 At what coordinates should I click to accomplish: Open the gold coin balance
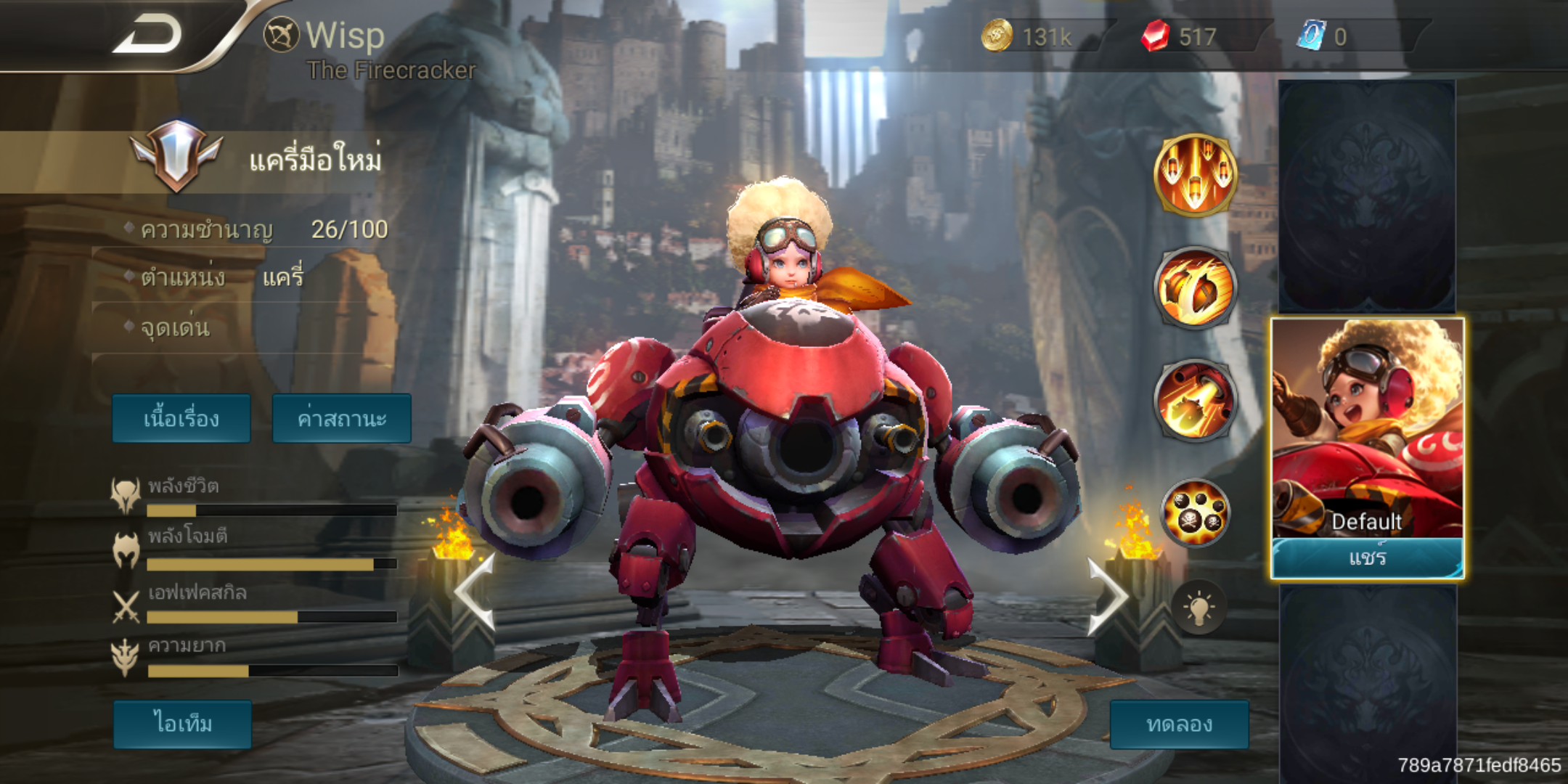(x=1027, y=36)
